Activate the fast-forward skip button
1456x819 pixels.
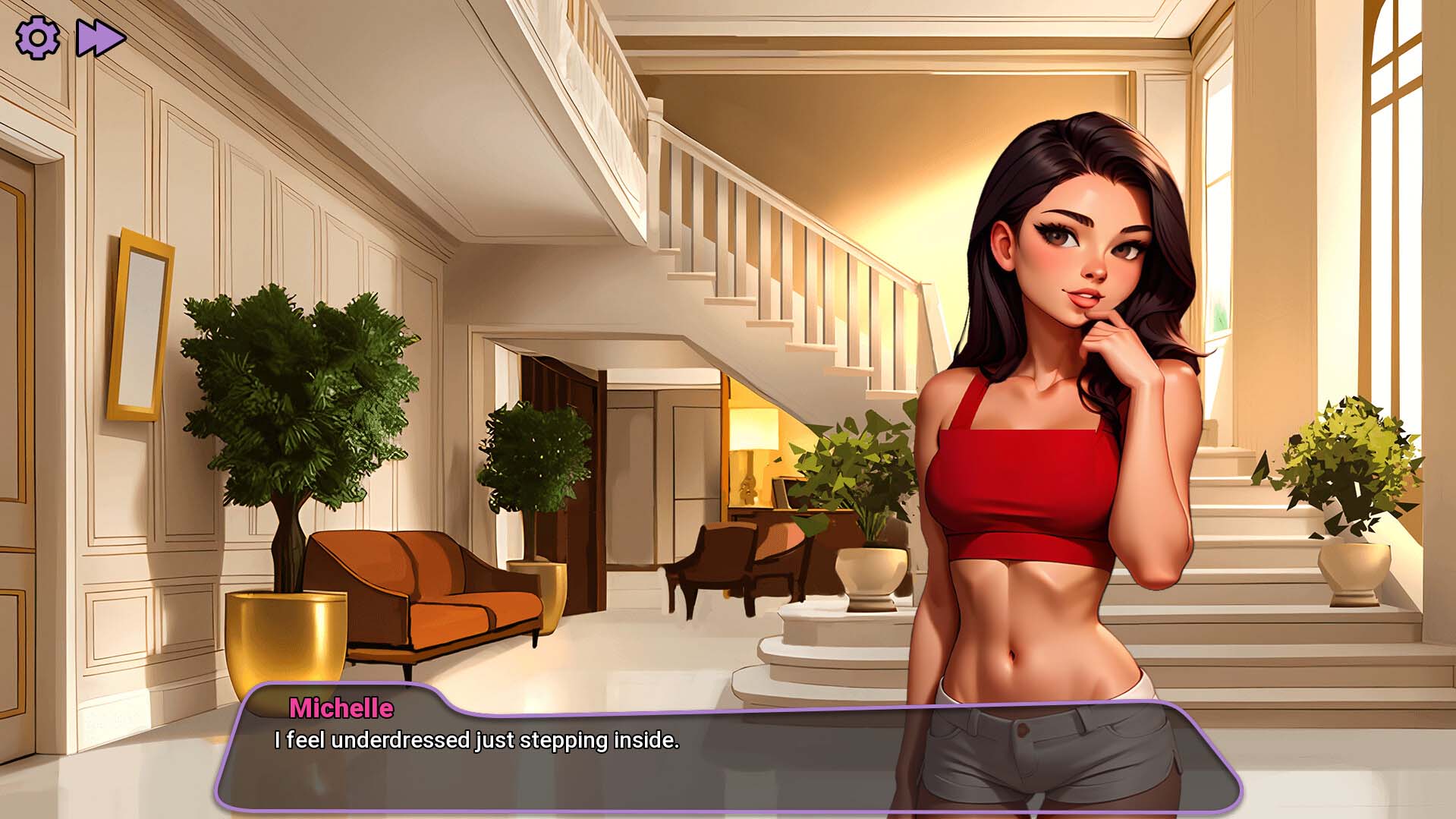point(100,38)
